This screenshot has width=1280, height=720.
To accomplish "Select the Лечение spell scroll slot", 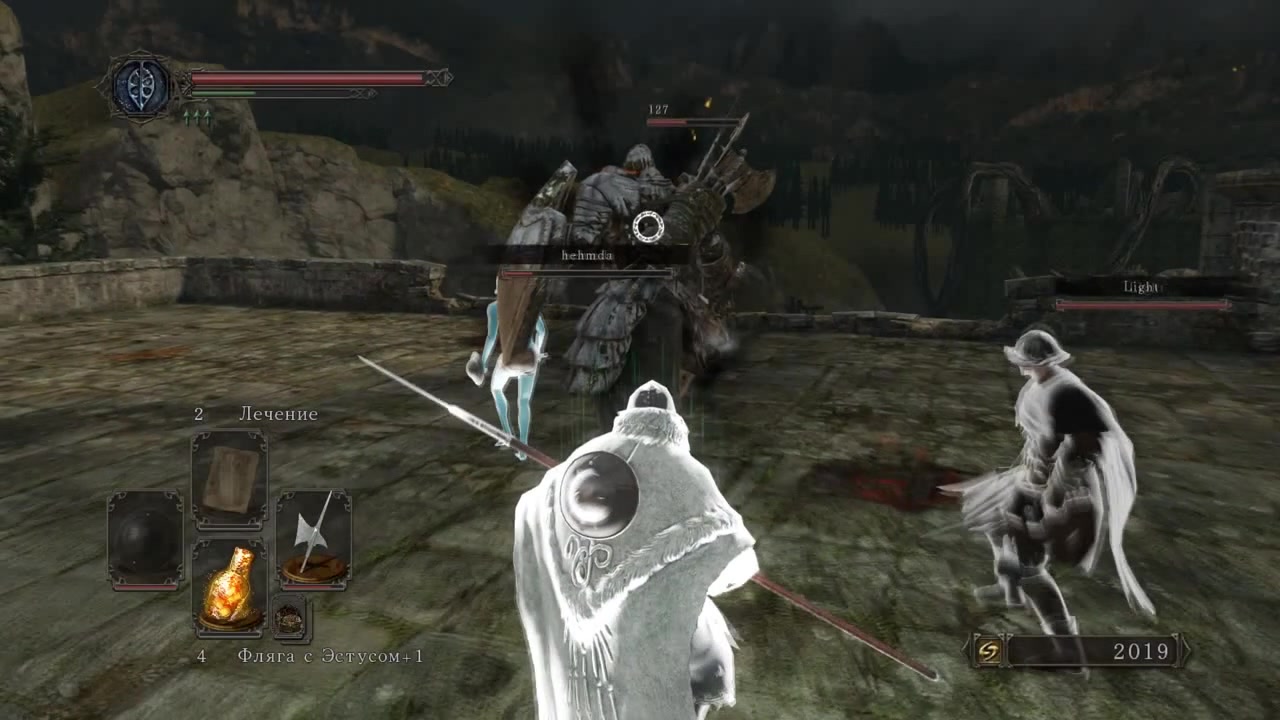I will tap(229, 480).
